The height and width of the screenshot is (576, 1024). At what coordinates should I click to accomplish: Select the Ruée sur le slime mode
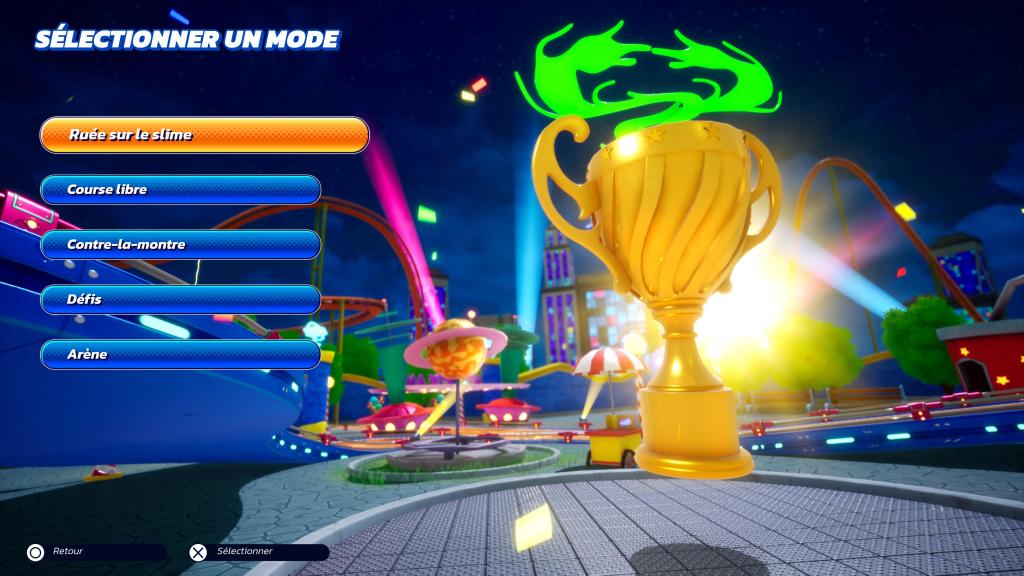point(204,135)
